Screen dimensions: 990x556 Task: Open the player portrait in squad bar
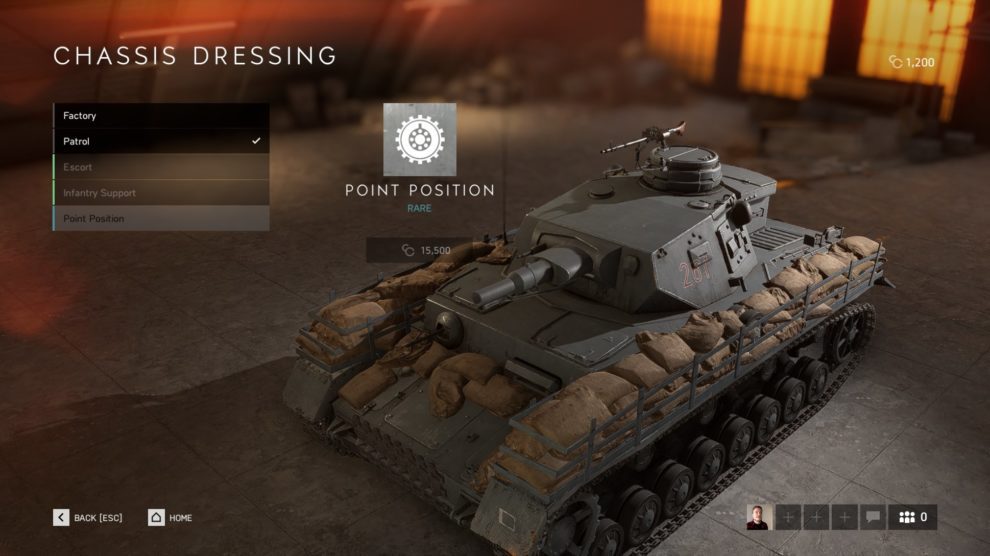click(x=758, y=517)
